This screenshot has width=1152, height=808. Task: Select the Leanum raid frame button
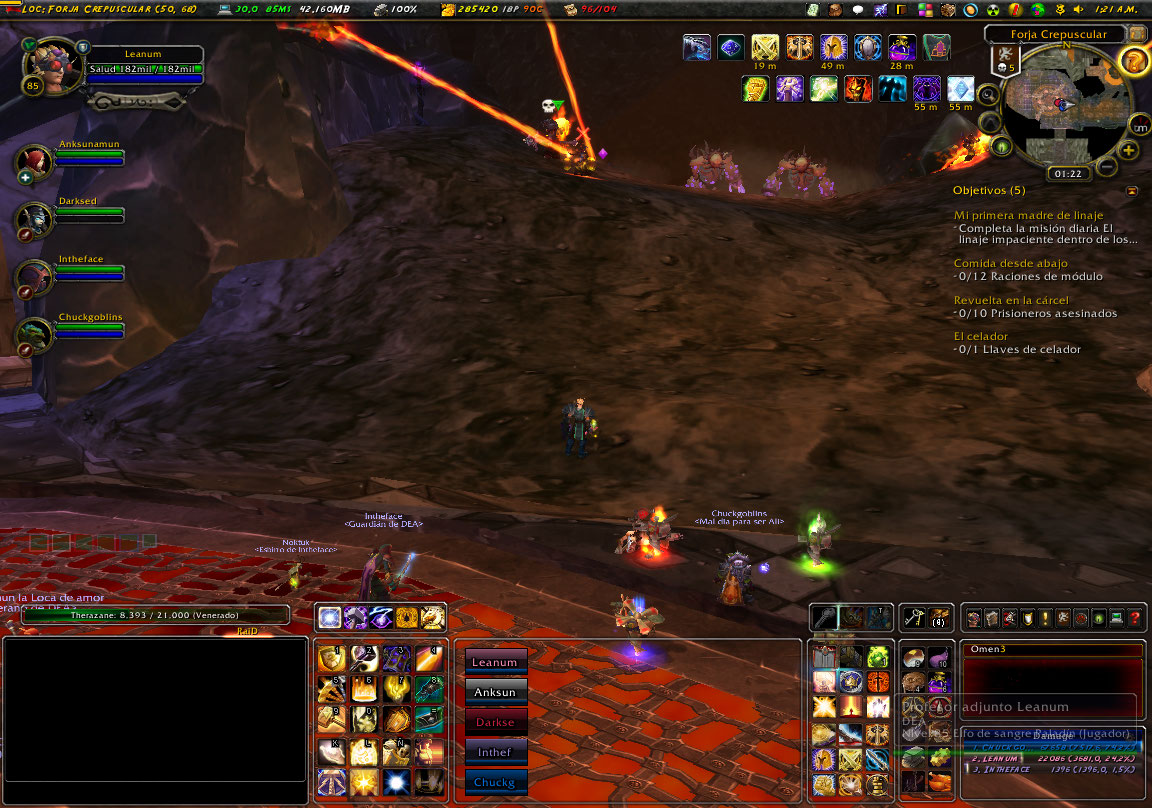point(495,662)
